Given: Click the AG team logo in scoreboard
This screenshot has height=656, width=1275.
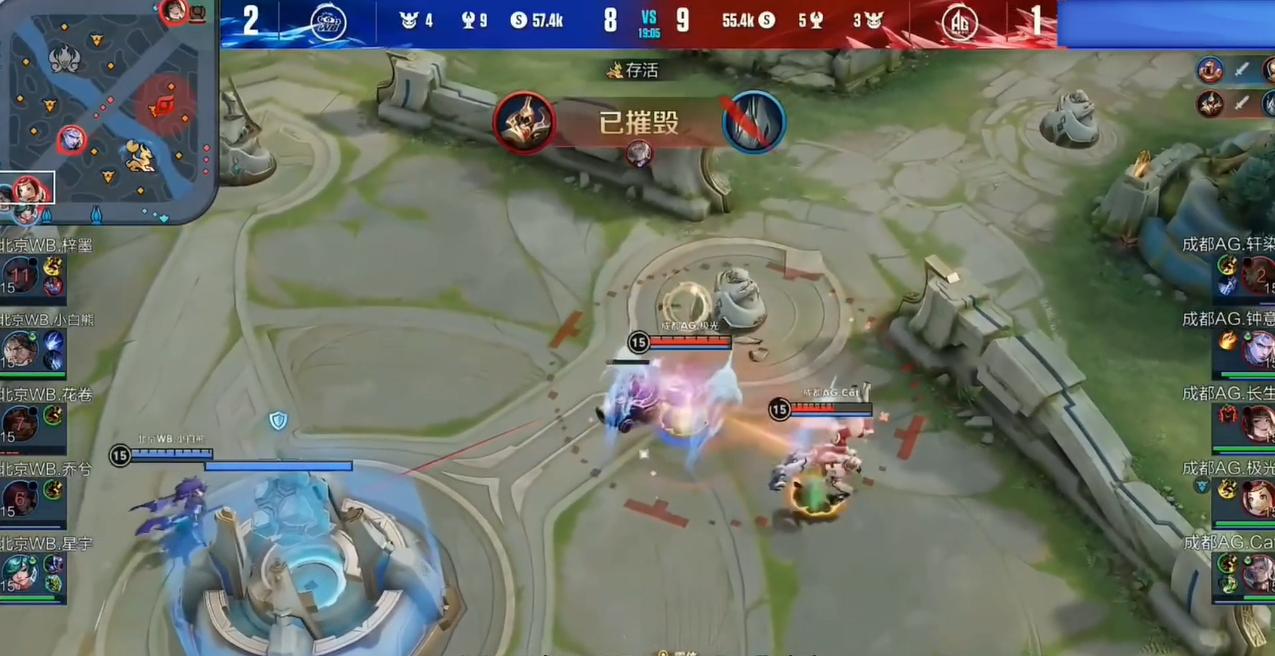Looking at the screenshot, I should coord(961,22).
